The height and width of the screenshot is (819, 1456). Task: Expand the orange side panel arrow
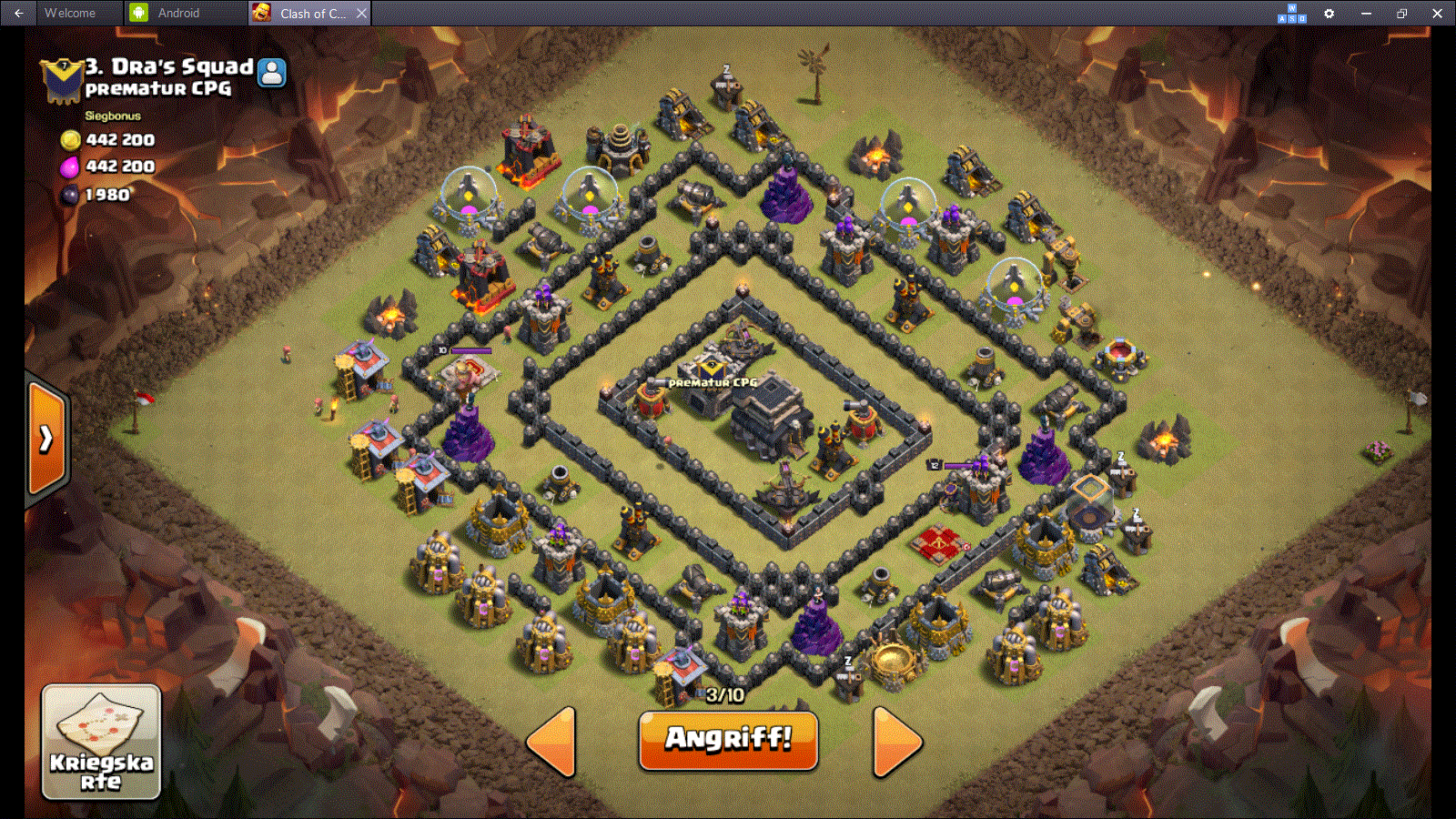click(46, 439)
